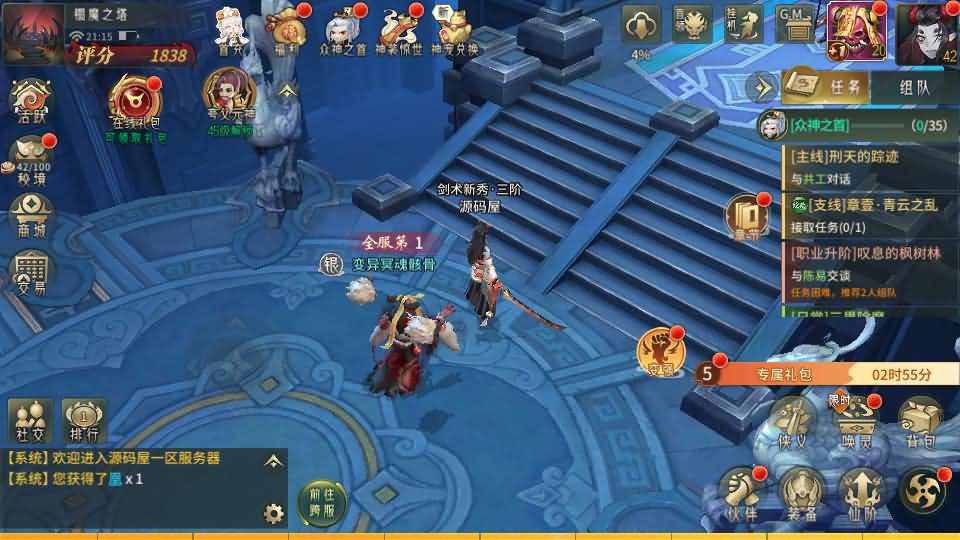The width and height of the screenshot is (960, 540).
Task: Open chat settings gear icon
Action: coord(273,514)
